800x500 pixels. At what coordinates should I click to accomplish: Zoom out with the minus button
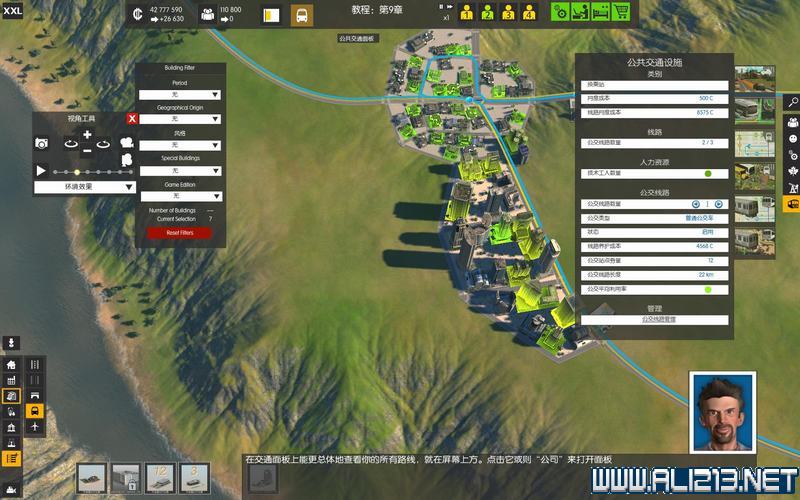87,151
